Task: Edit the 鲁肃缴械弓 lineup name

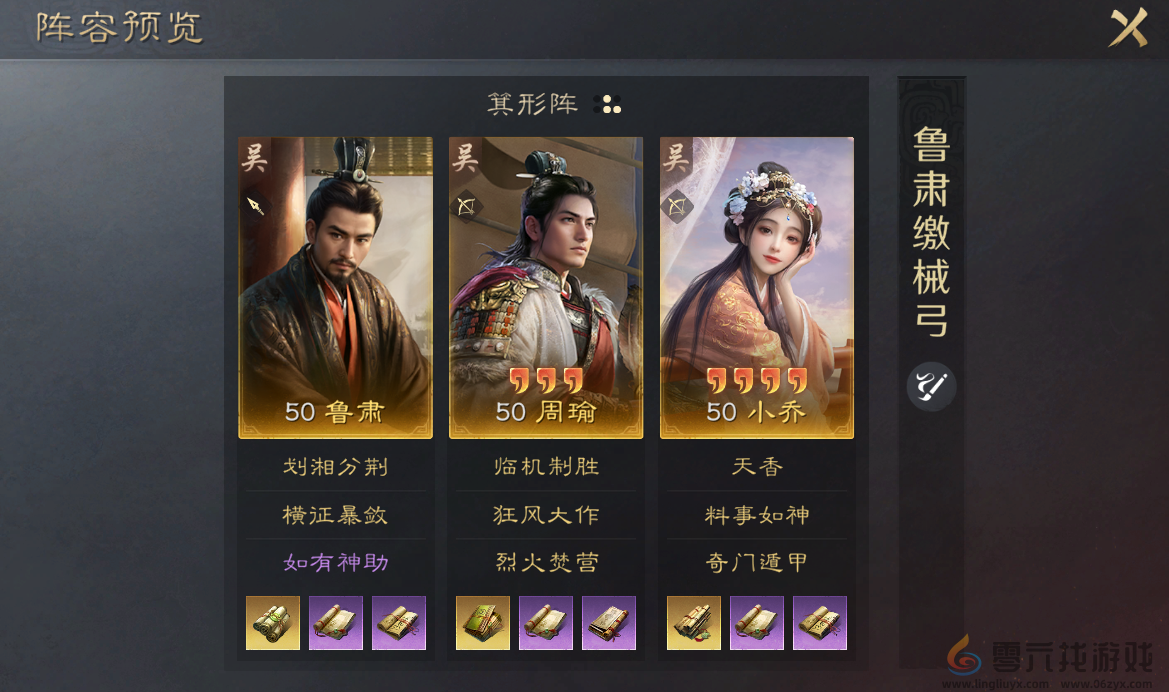Action: 931,386
